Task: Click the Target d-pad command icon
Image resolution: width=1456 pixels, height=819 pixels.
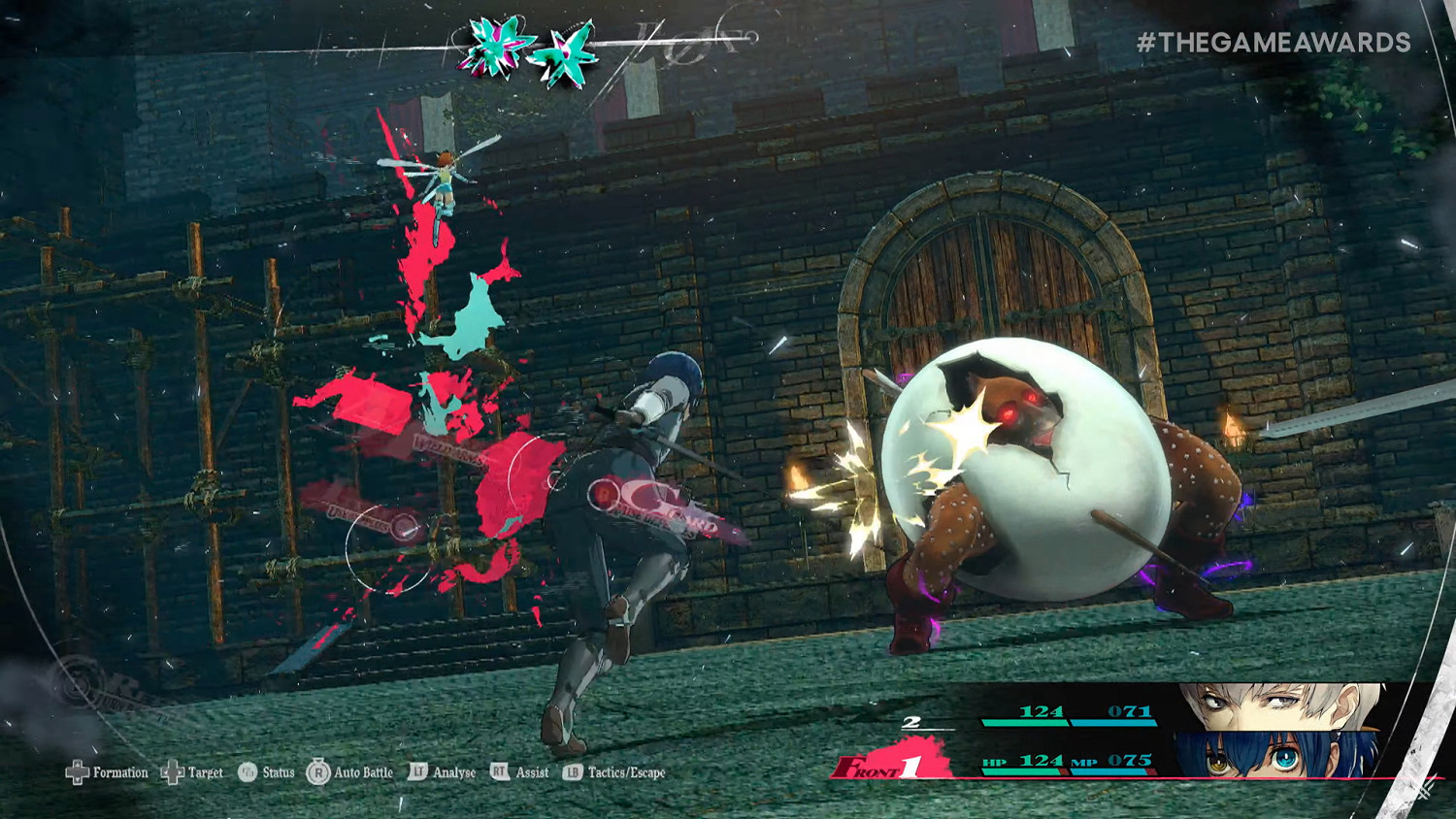Action: tap(171, 772)
